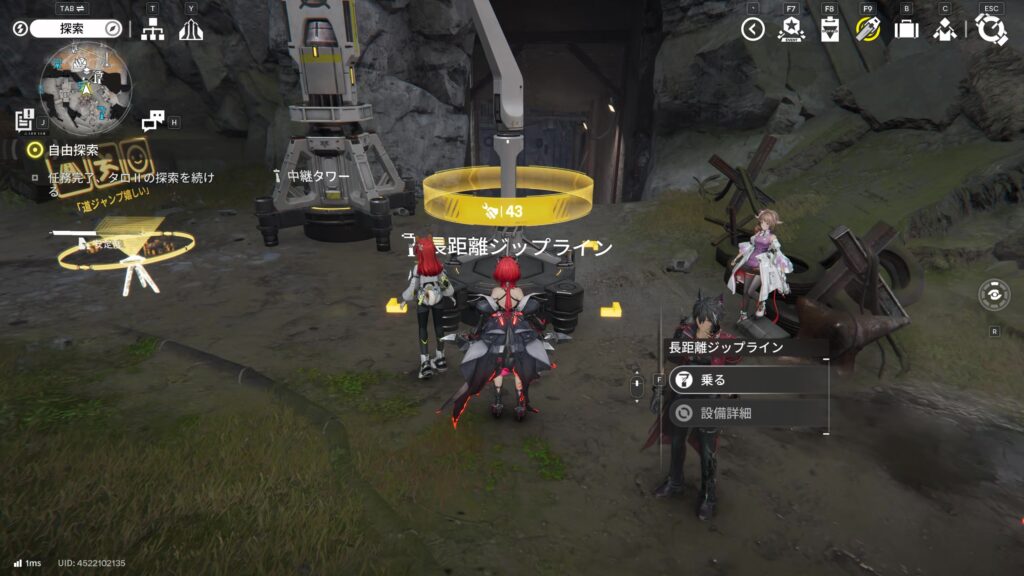Open the triple-arrow tower icon
The height and width of the screenshot is (576, 1024).
[x=191, y=30]
